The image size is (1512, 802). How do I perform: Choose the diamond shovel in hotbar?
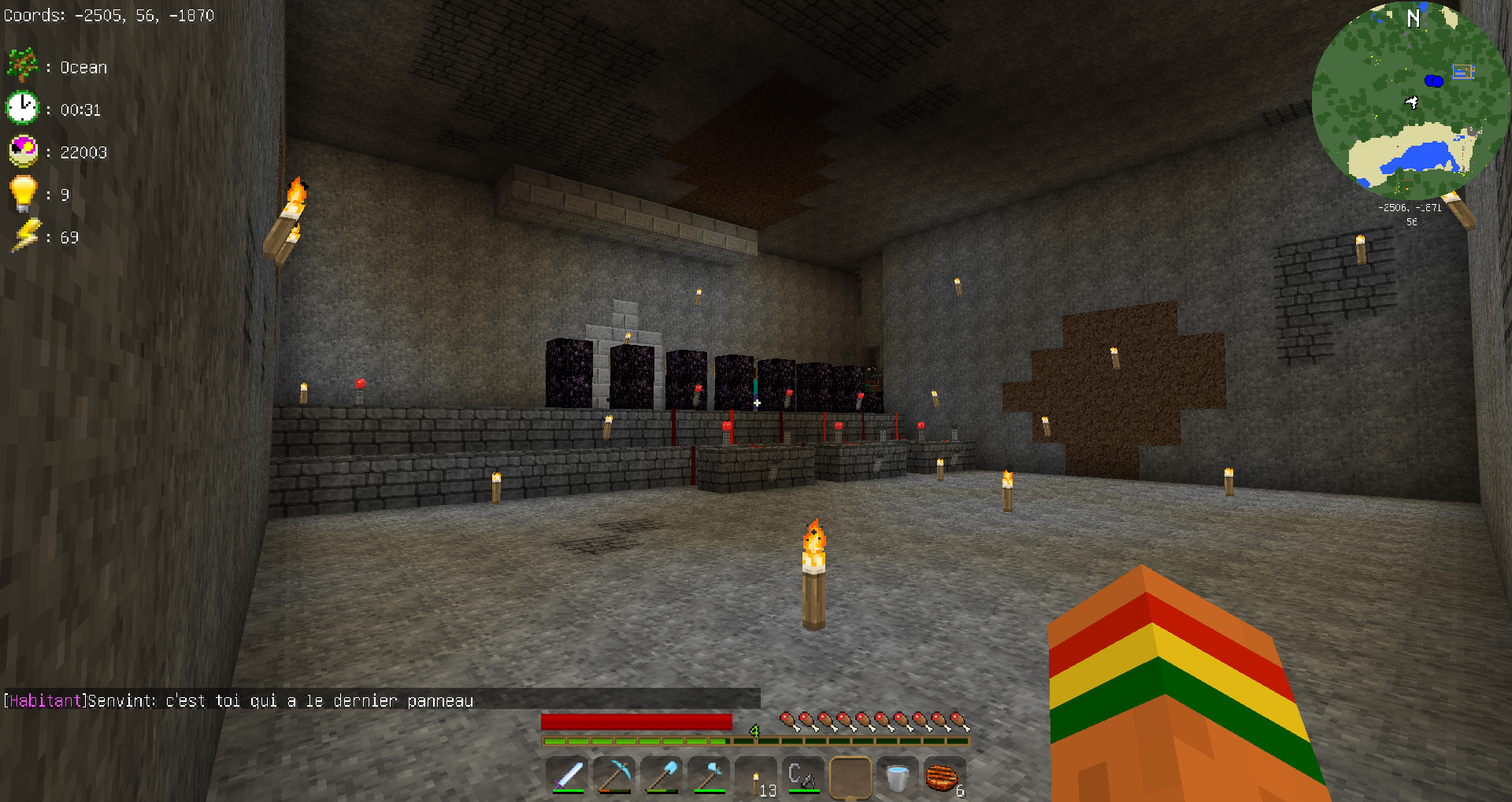(662, 777)
